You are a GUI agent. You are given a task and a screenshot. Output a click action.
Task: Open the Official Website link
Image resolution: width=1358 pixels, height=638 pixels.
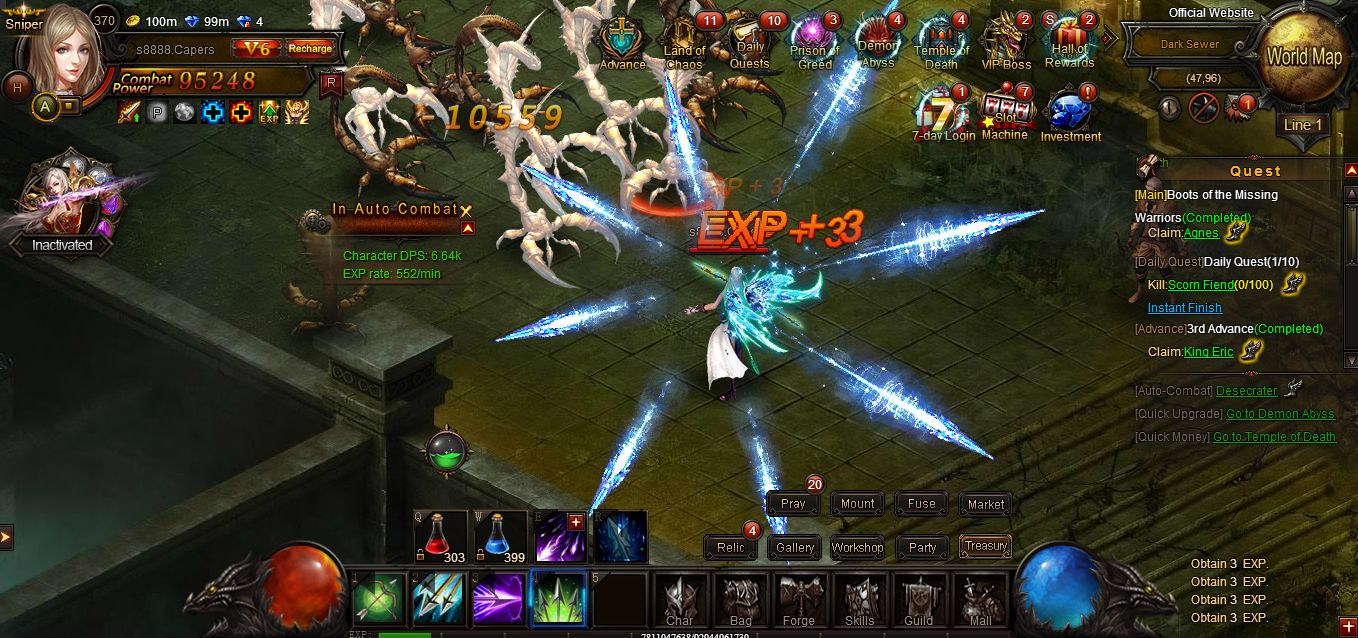click(x=1211, y=13)
